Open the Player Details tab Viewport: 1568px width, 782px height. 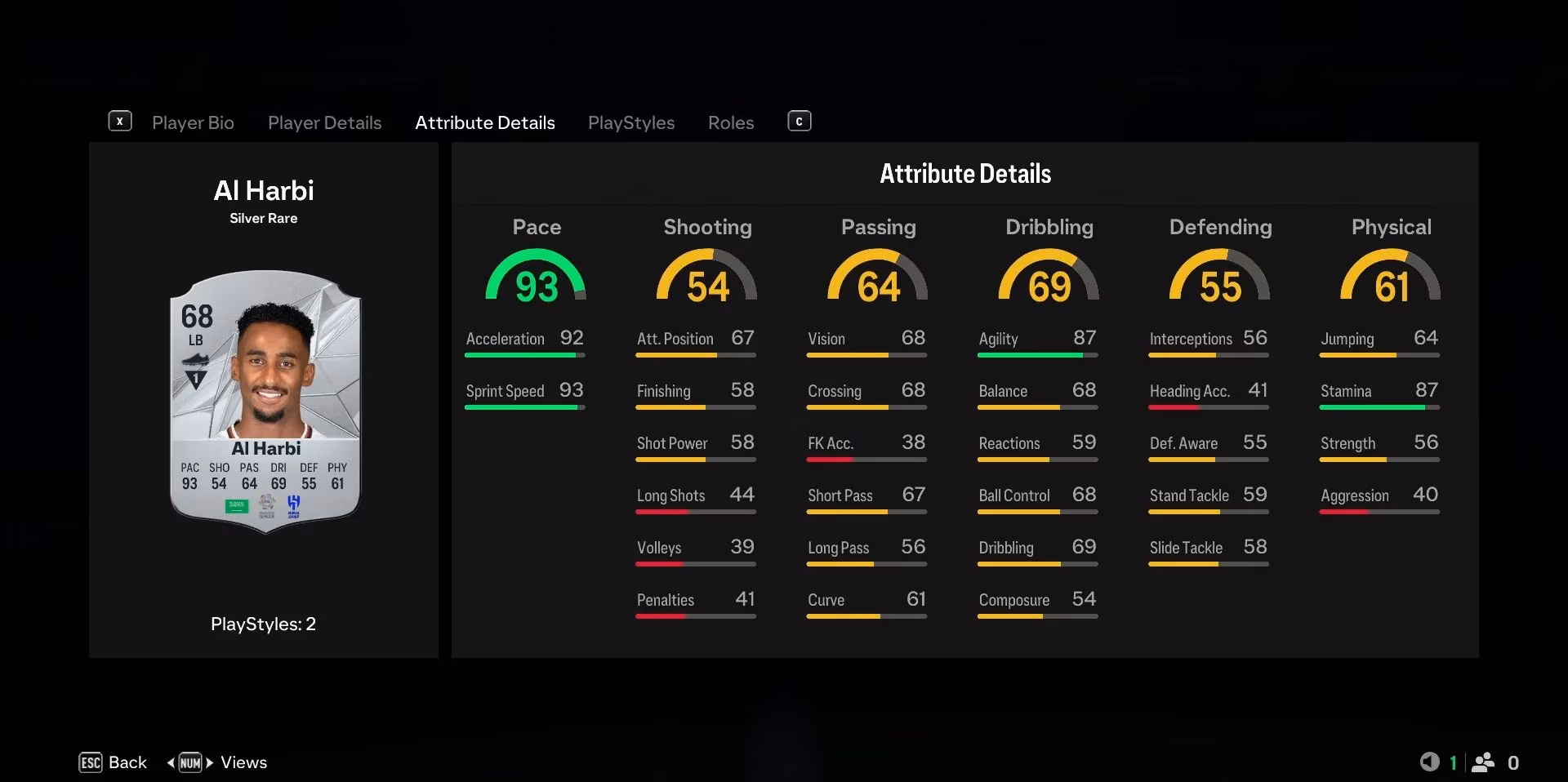tap(324, 122)
